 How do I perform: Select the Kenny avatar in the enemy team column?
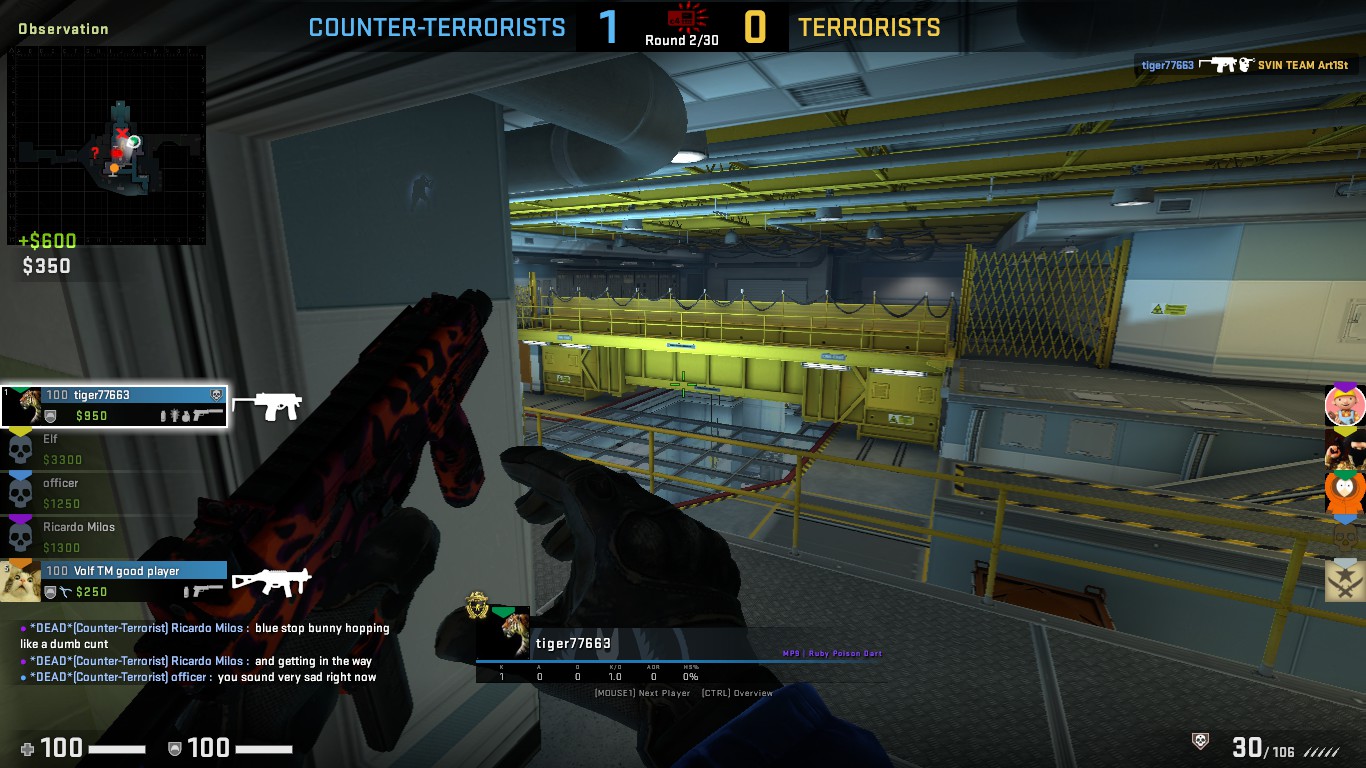(x=1344, y=490)
